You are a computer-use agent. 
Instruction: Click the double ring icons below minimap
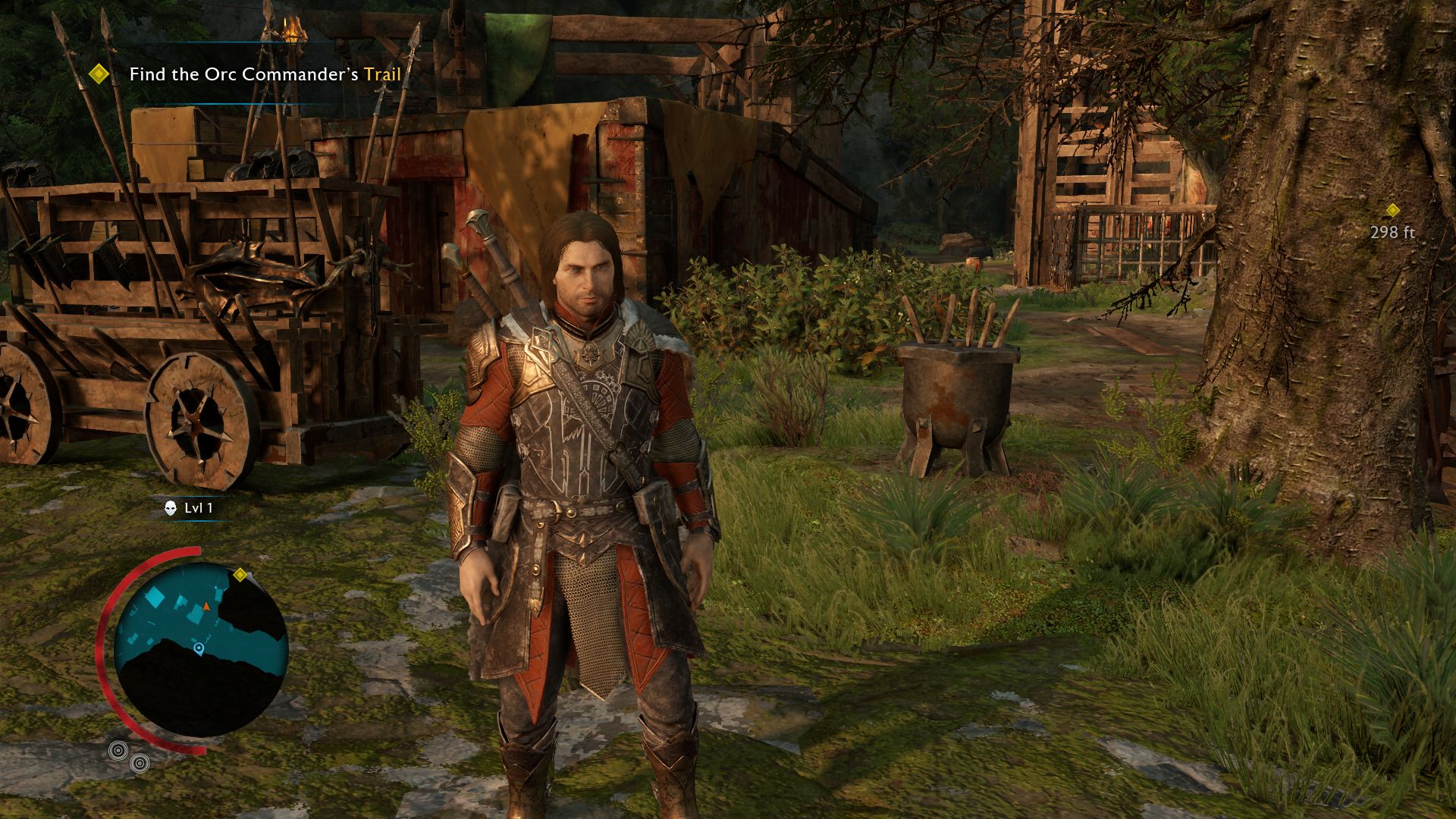pyautogui.click(x=128, y=756)
